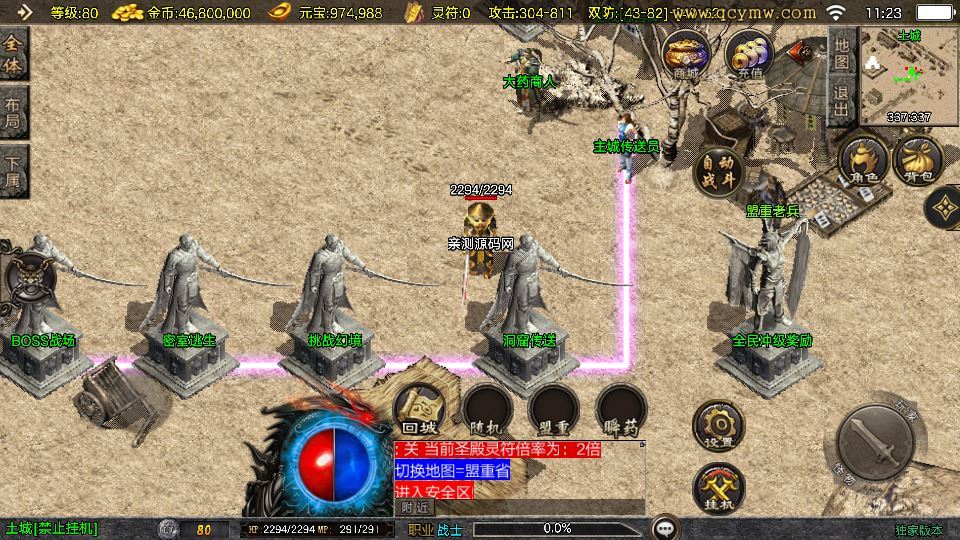Screen dimensions: 960x540
Task: Open the 角色 character sheet
Action: click(864, 161)
